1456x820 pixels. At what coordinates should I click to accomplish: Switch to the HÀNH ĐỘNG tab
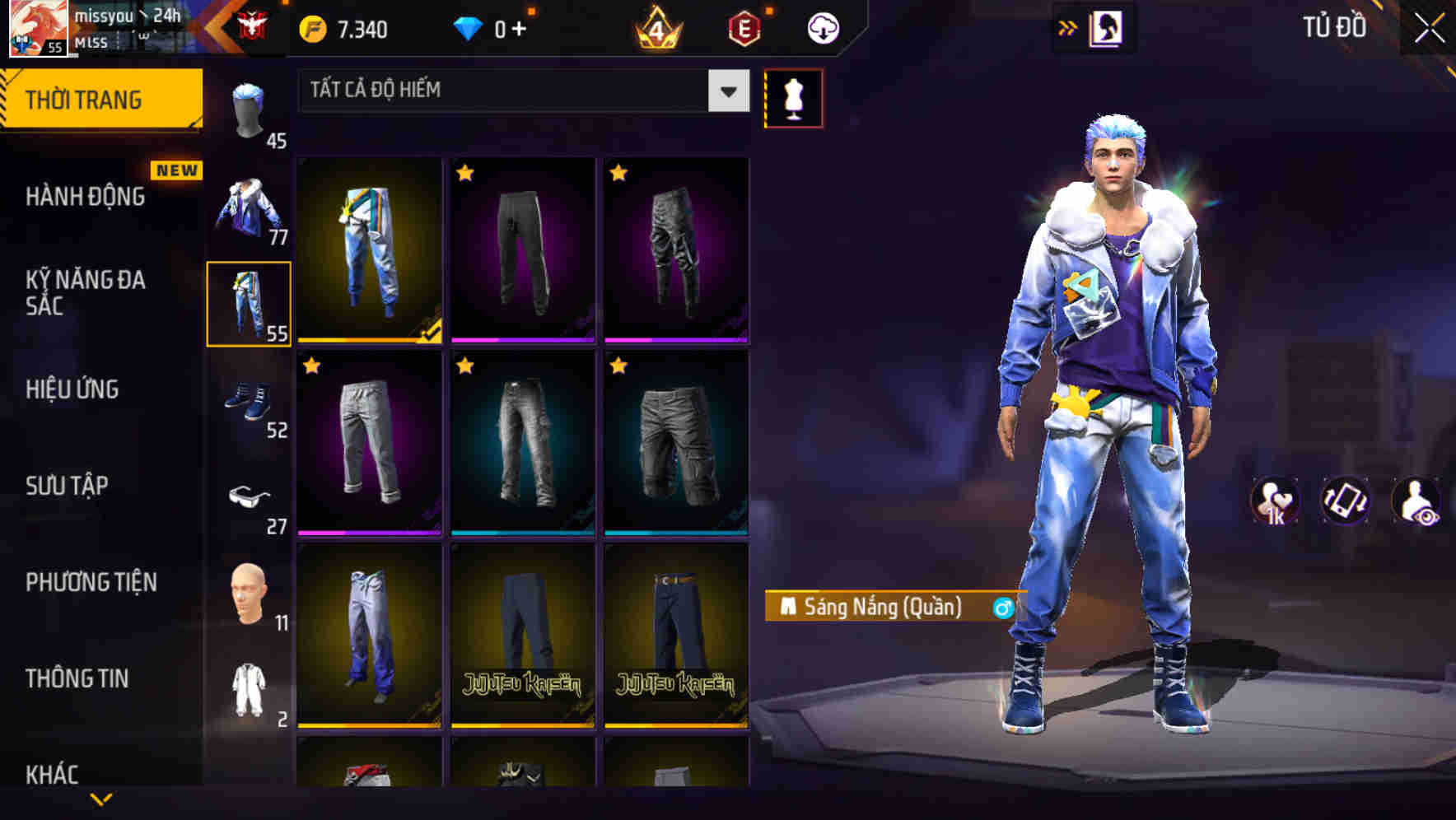coord(84,198)
